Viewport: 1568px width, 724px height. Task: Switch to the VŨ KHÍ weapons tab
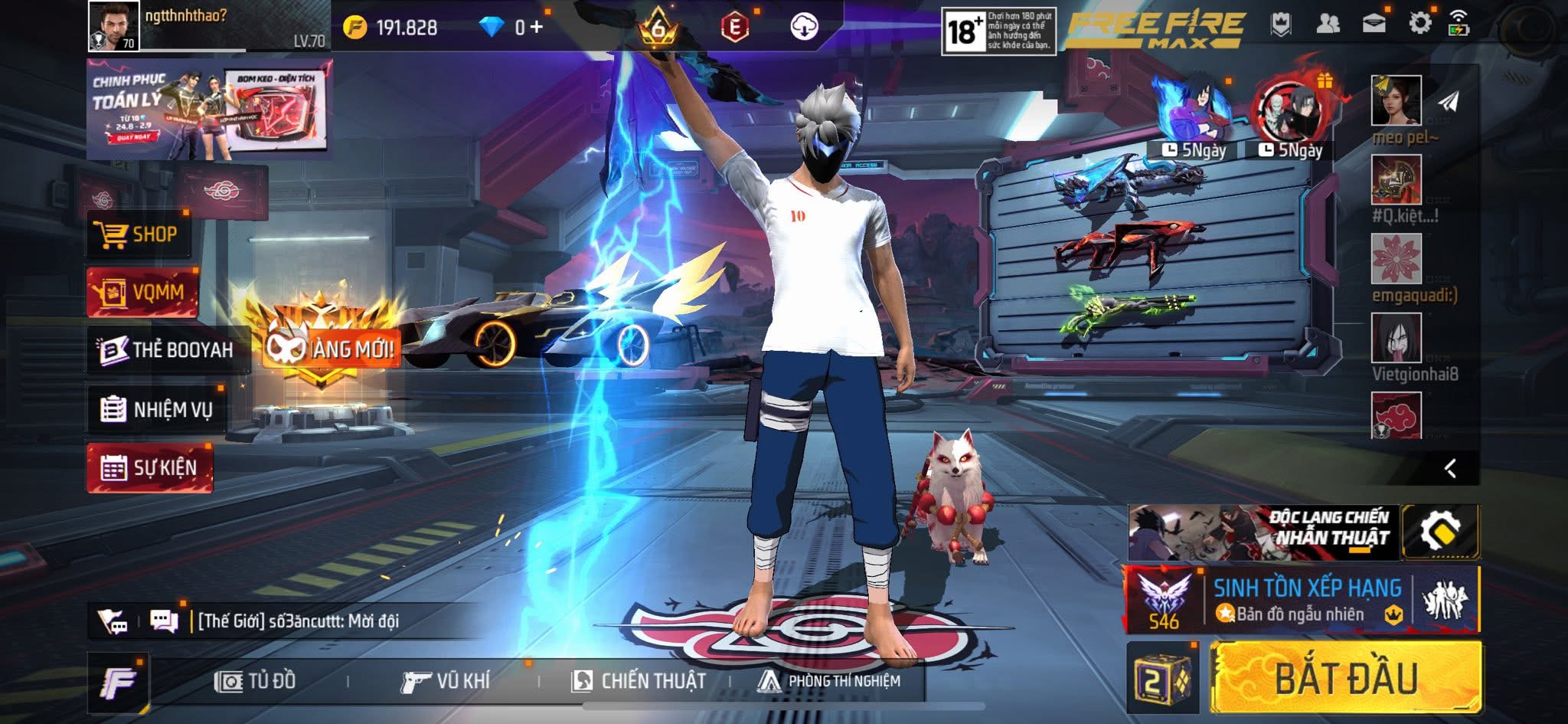click(445, 680)
